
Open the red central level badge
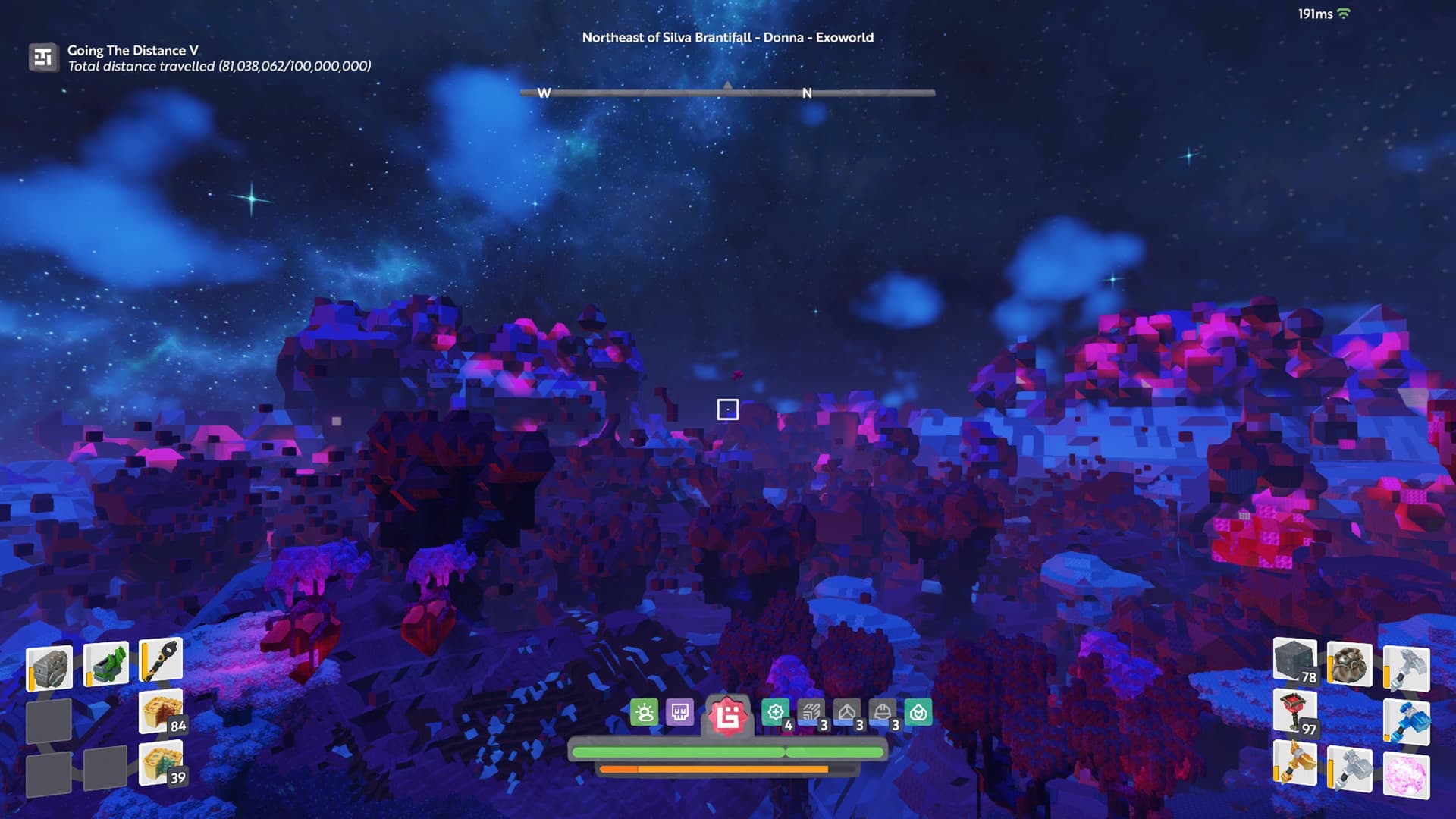[728, 715]
